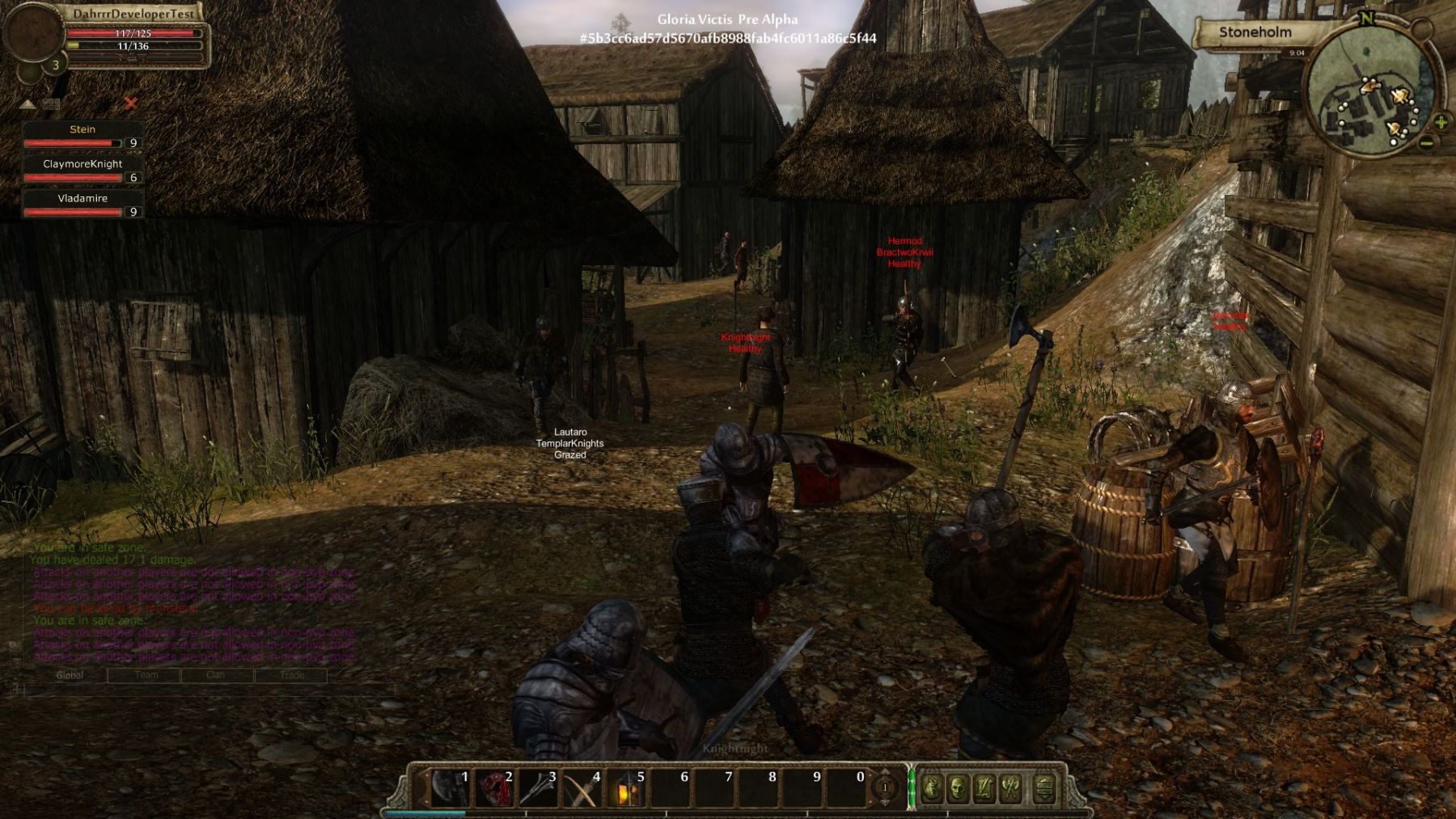This screenshot has height=819, width=1456.
Task: Open the crossed axes menu button
Action: click(1010, 787)
